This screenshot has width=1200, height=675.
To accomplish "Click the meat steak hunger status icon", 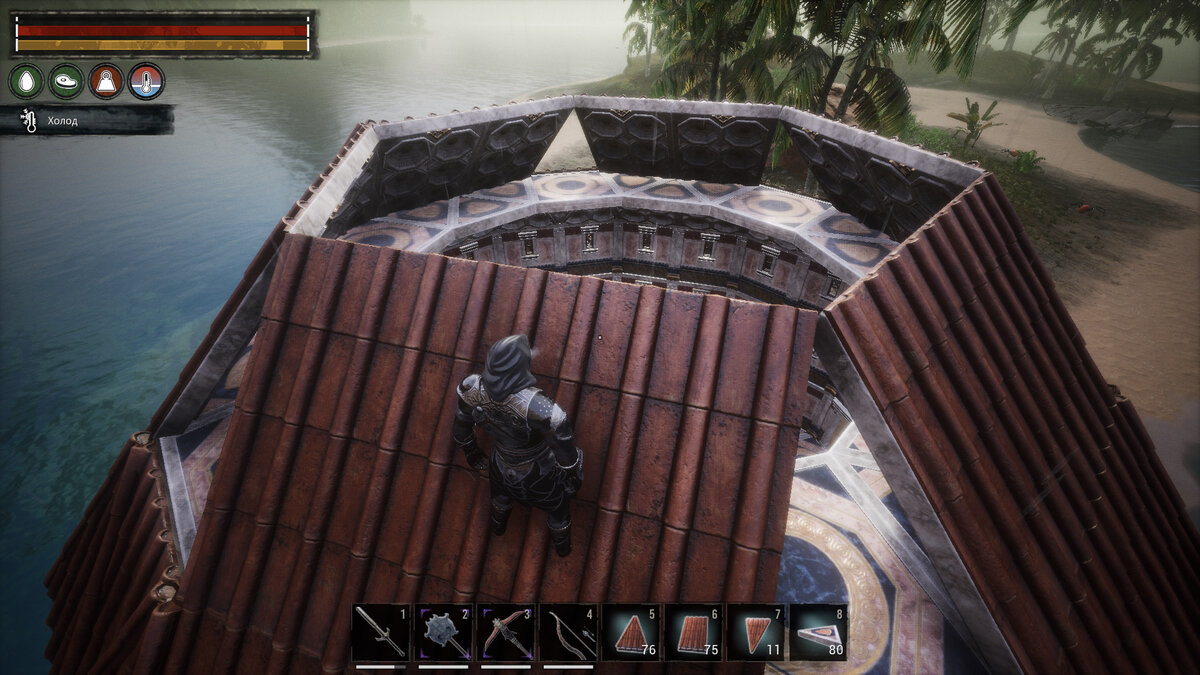I will pos(66,81).
